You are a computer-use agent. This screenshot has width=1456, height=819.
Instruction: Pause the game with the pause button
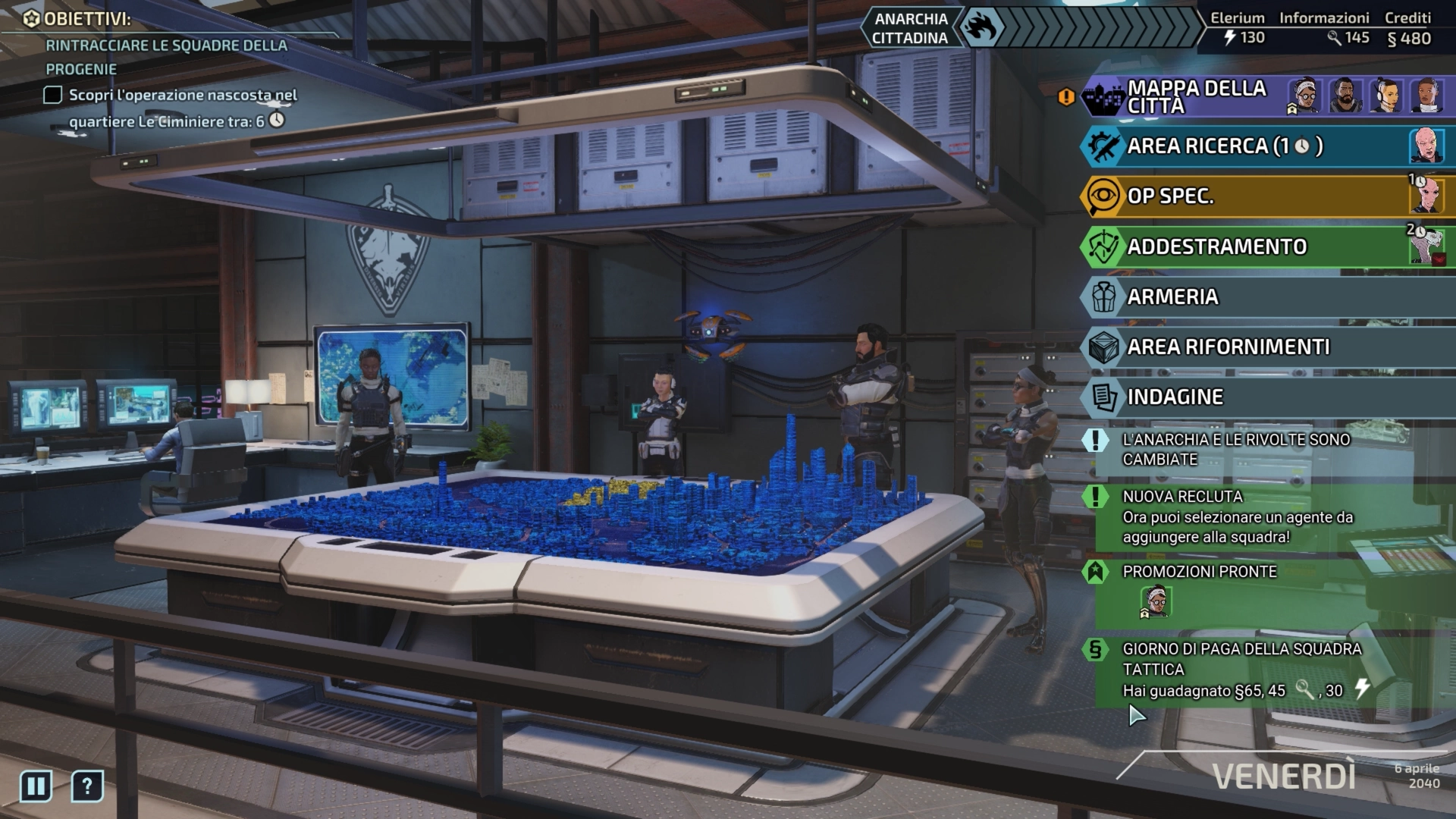36,786
